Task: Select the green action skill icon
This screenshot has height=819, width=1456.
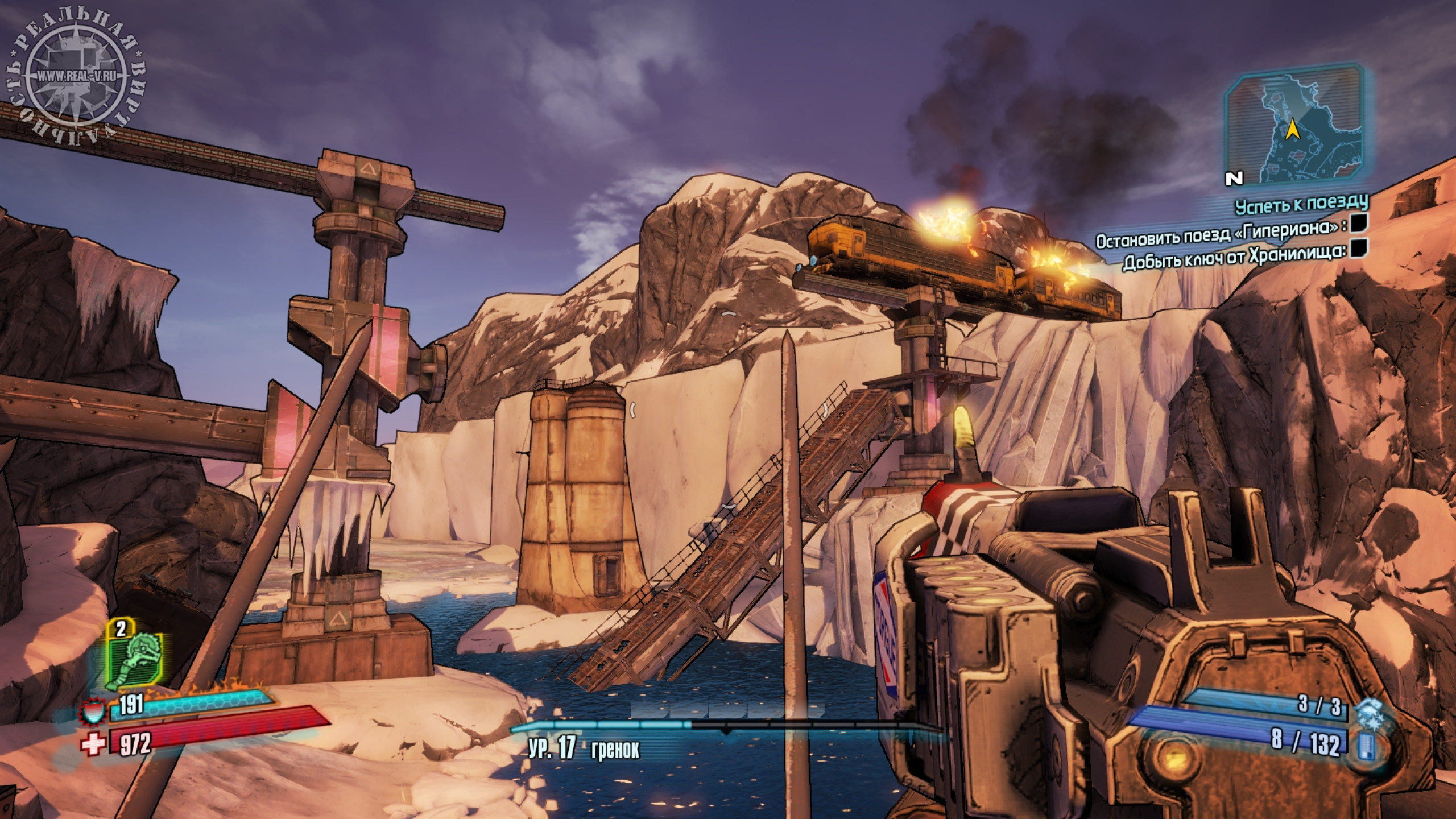Action: coord(136,661)
